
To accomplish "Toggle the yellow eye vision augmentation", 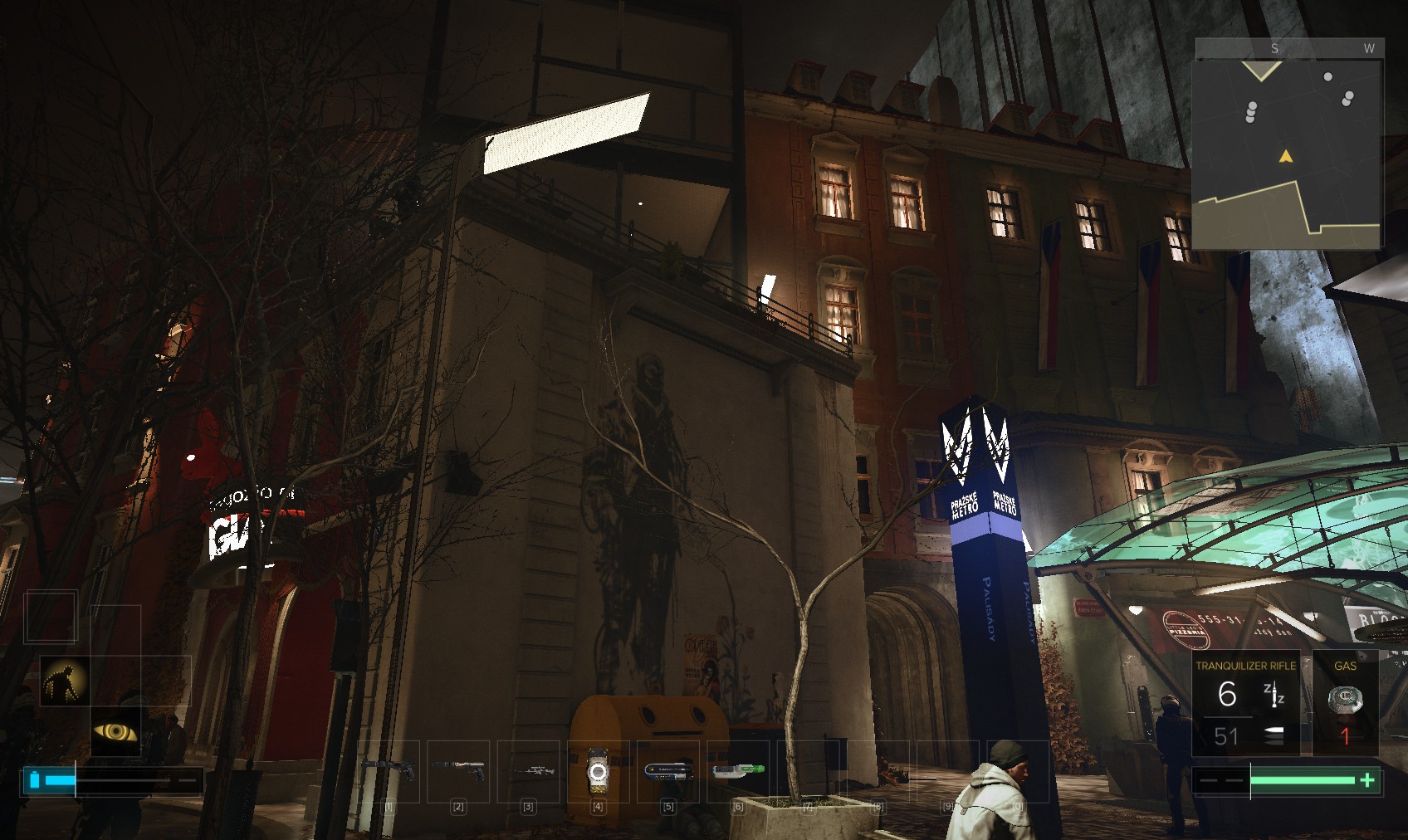I will tap(115, 731).
